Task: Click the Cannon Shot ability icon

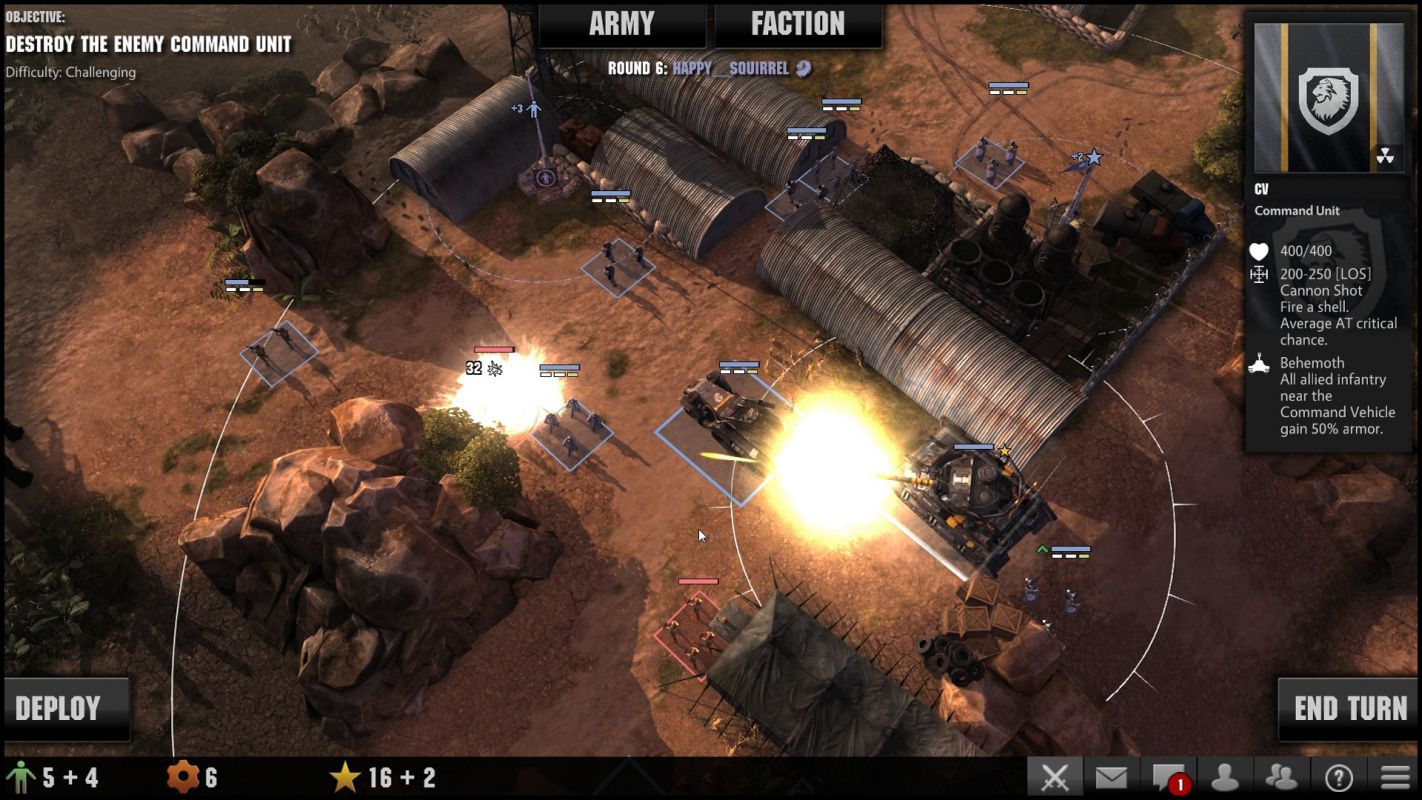Action: pyautogui.click(x=1259, y=274)
